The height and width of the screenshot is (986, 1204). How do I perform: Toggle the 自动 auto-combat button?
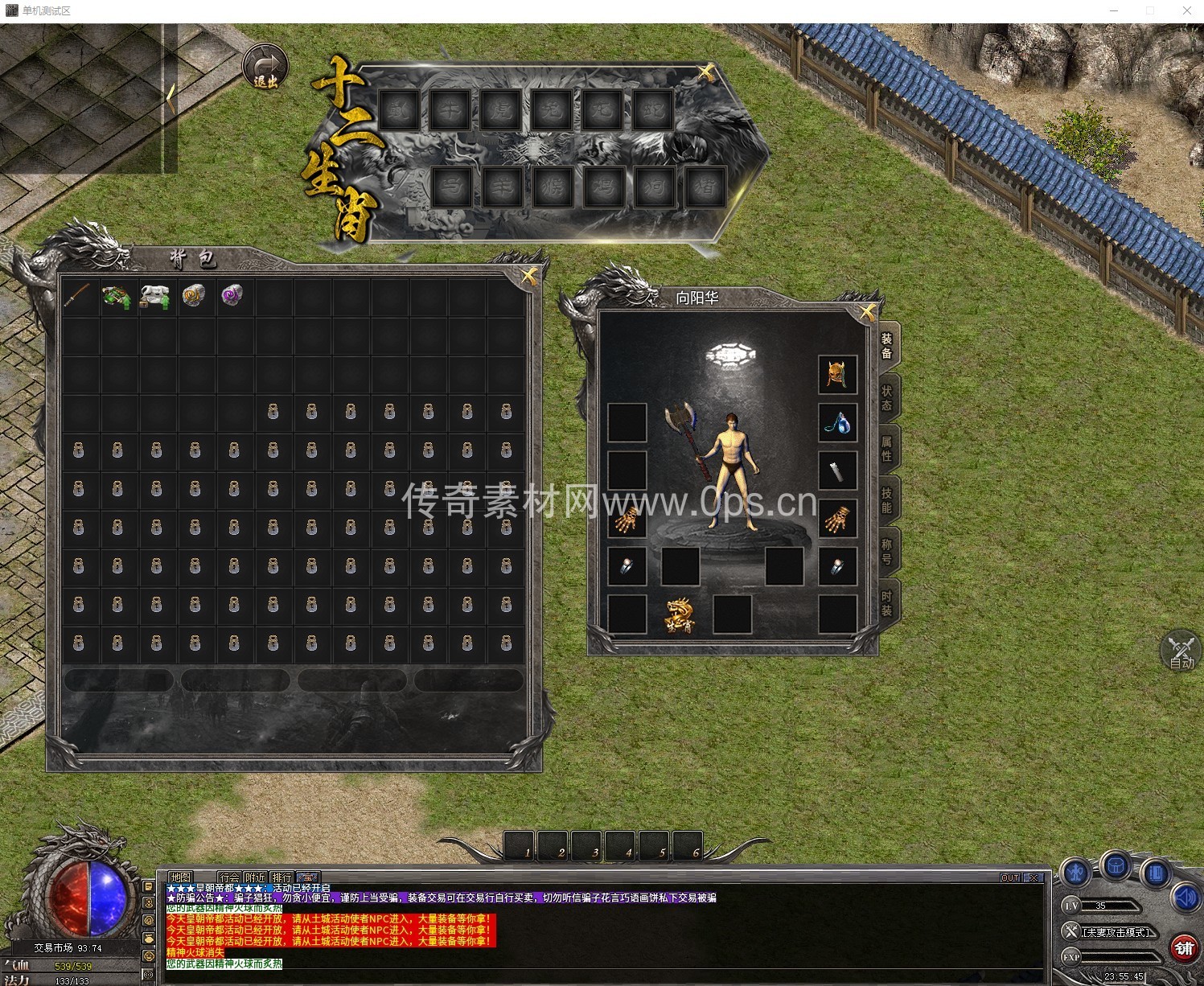(1181, 651)
